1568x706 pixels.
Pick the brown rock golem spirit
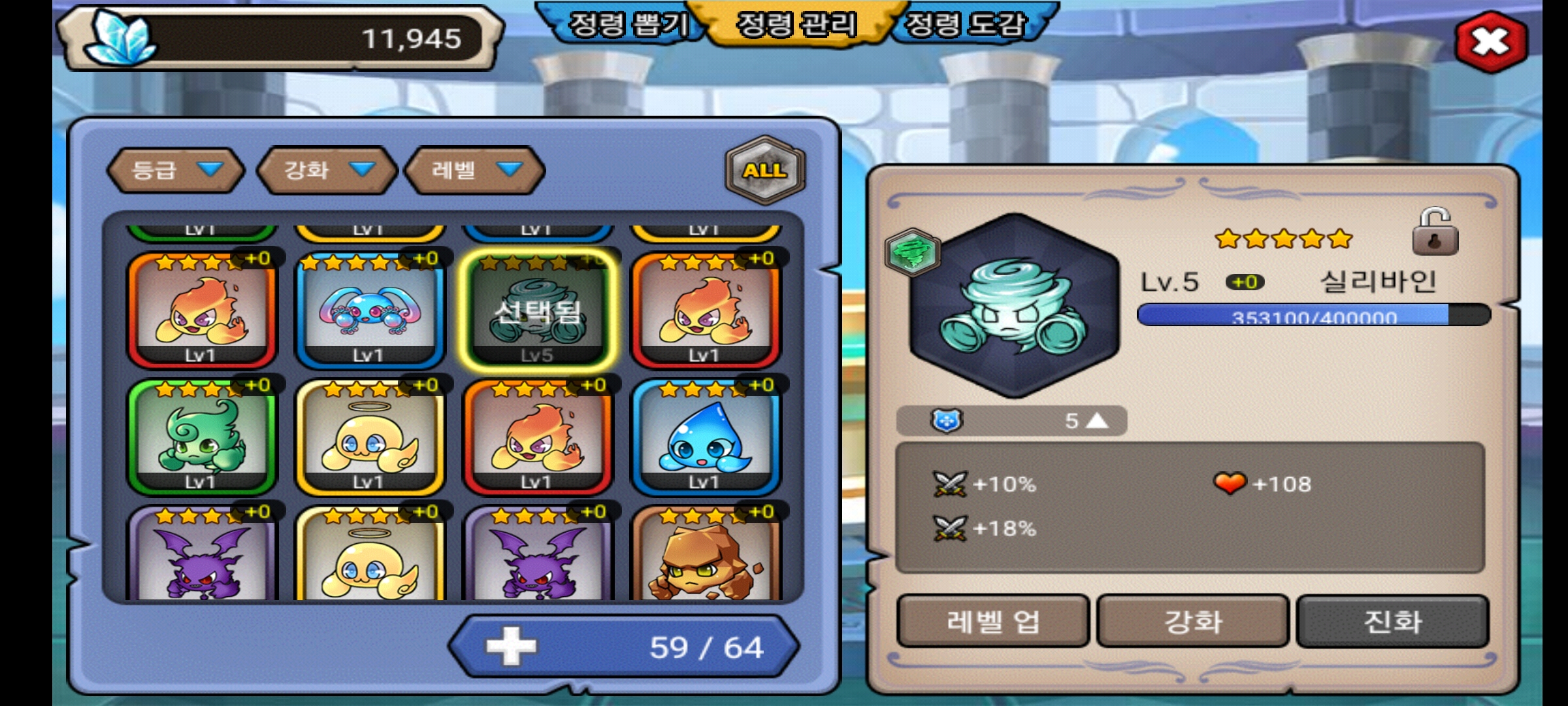coord(706,556)
